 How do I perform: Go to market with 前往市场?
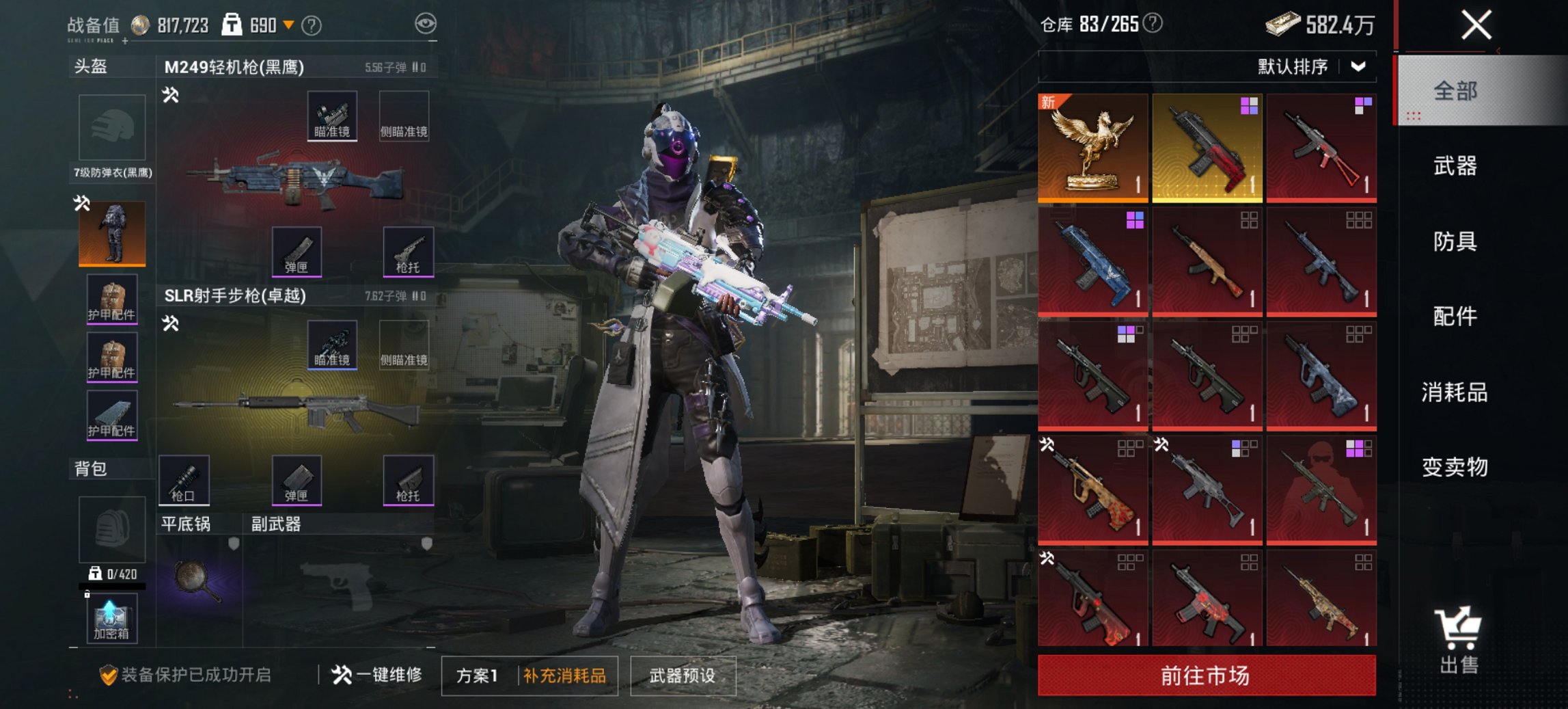(x=1206, y=675)
